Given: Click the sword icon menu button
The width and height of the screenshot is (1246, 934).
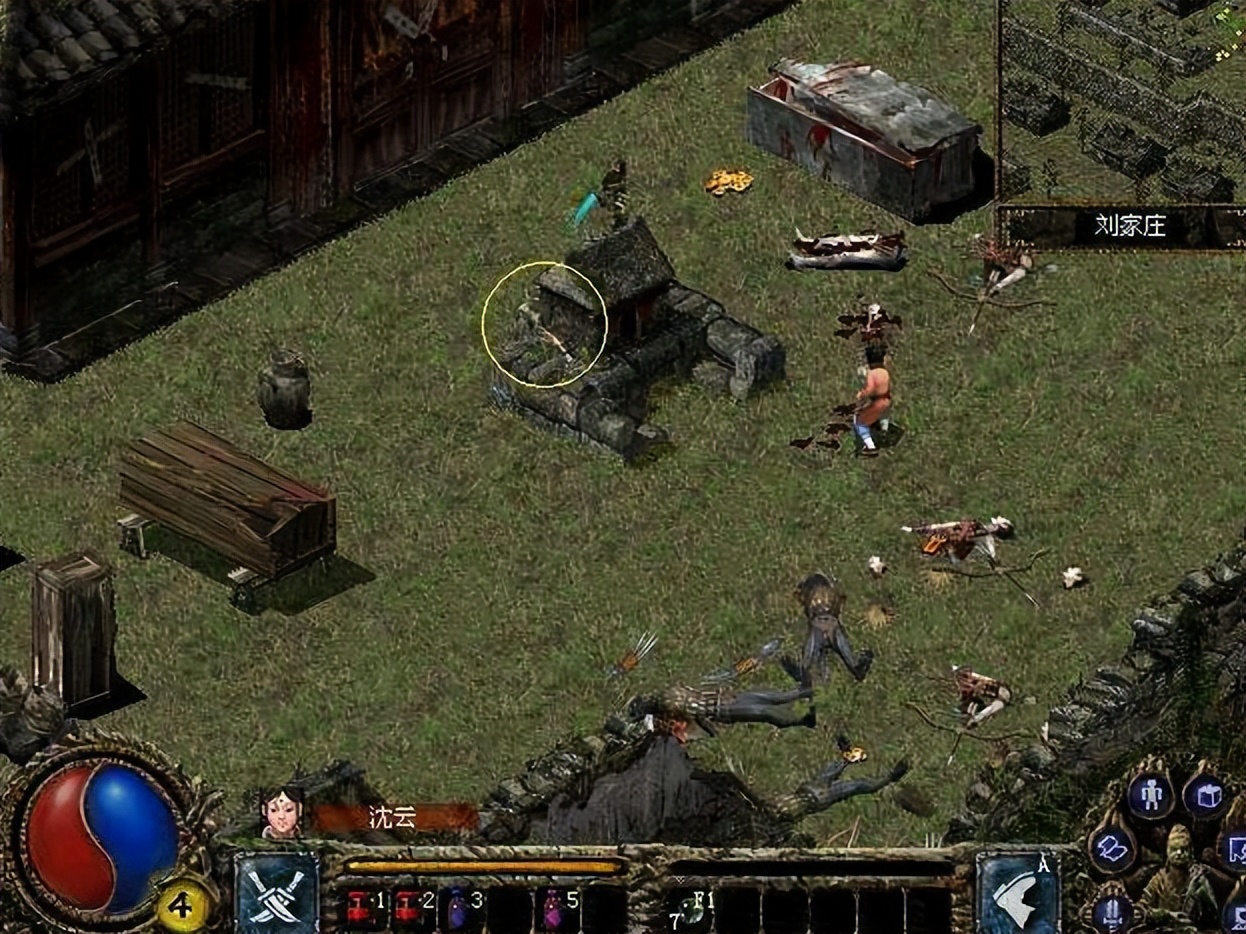Looking at the screenshot, I should 1112,910.
